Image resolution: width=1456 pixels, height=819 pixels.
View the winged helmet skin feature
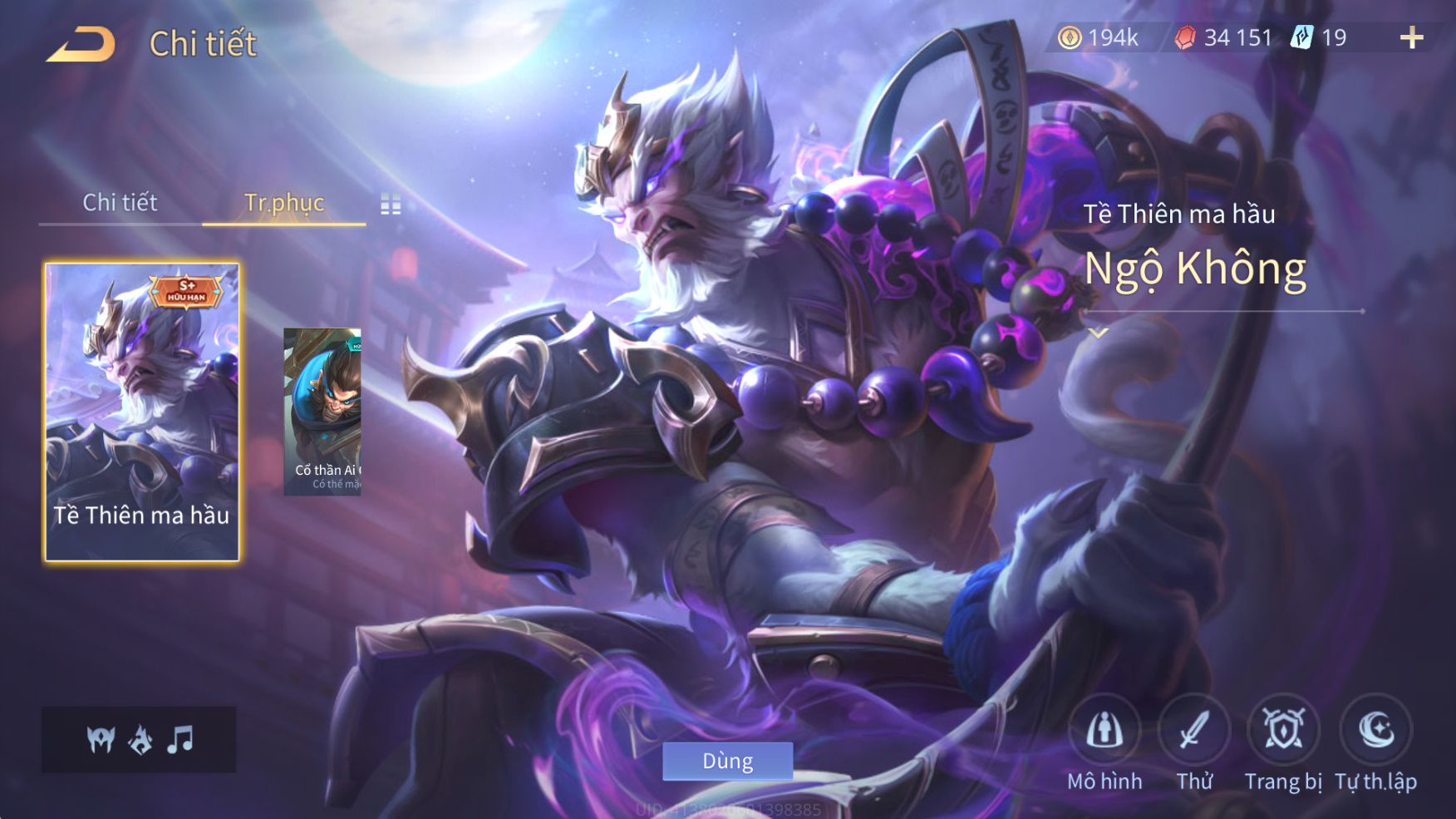pos(101,739)
